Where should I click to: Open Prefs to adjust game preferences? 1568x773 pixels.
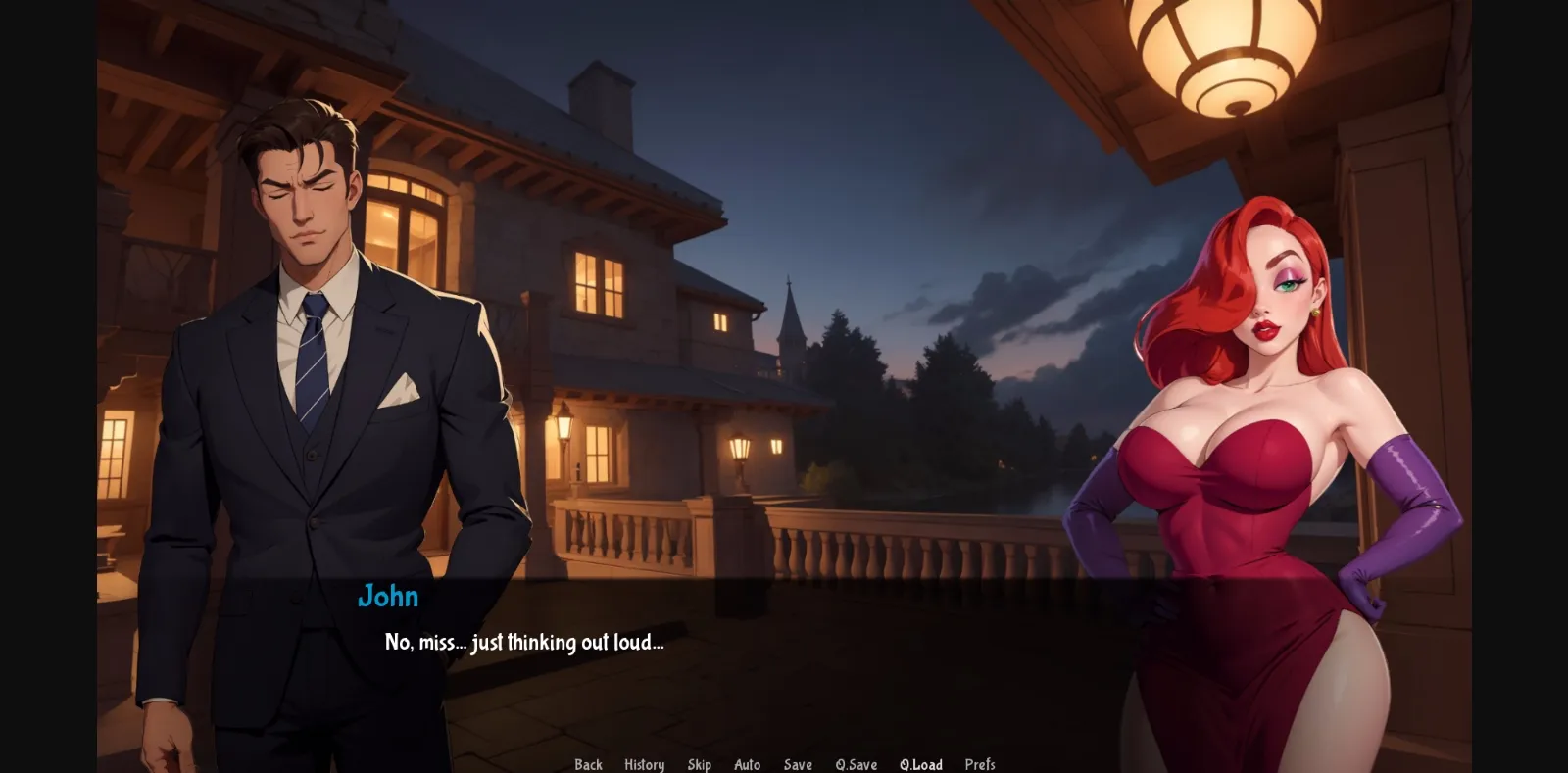980,764
